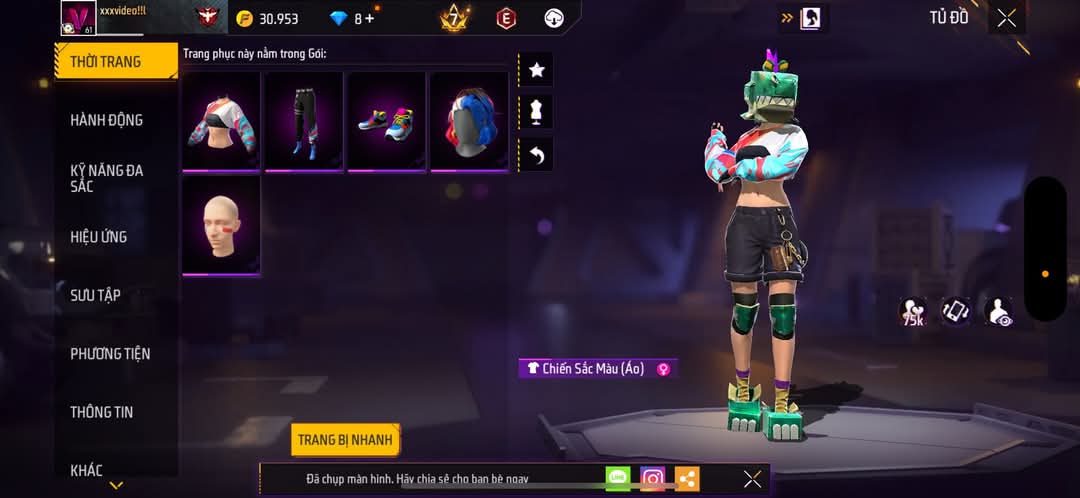Select the KỸ NĂNG ĐA SẮC tab
The width and height of the screenshot is (1080, 498).
[106, 178]
